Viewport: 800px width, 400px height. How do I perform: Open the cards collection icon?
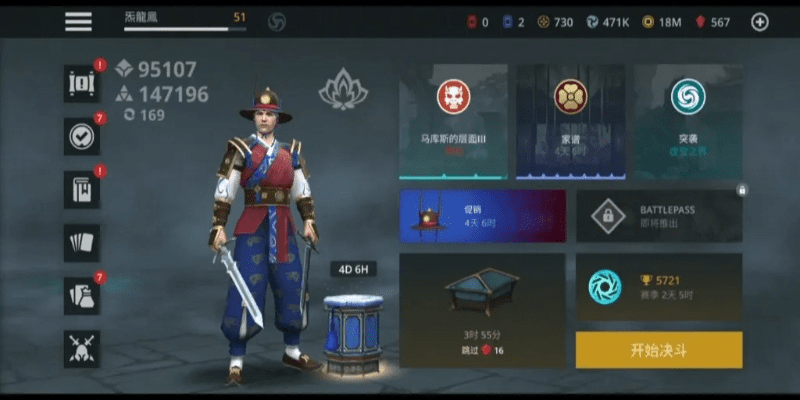(81, 243)
